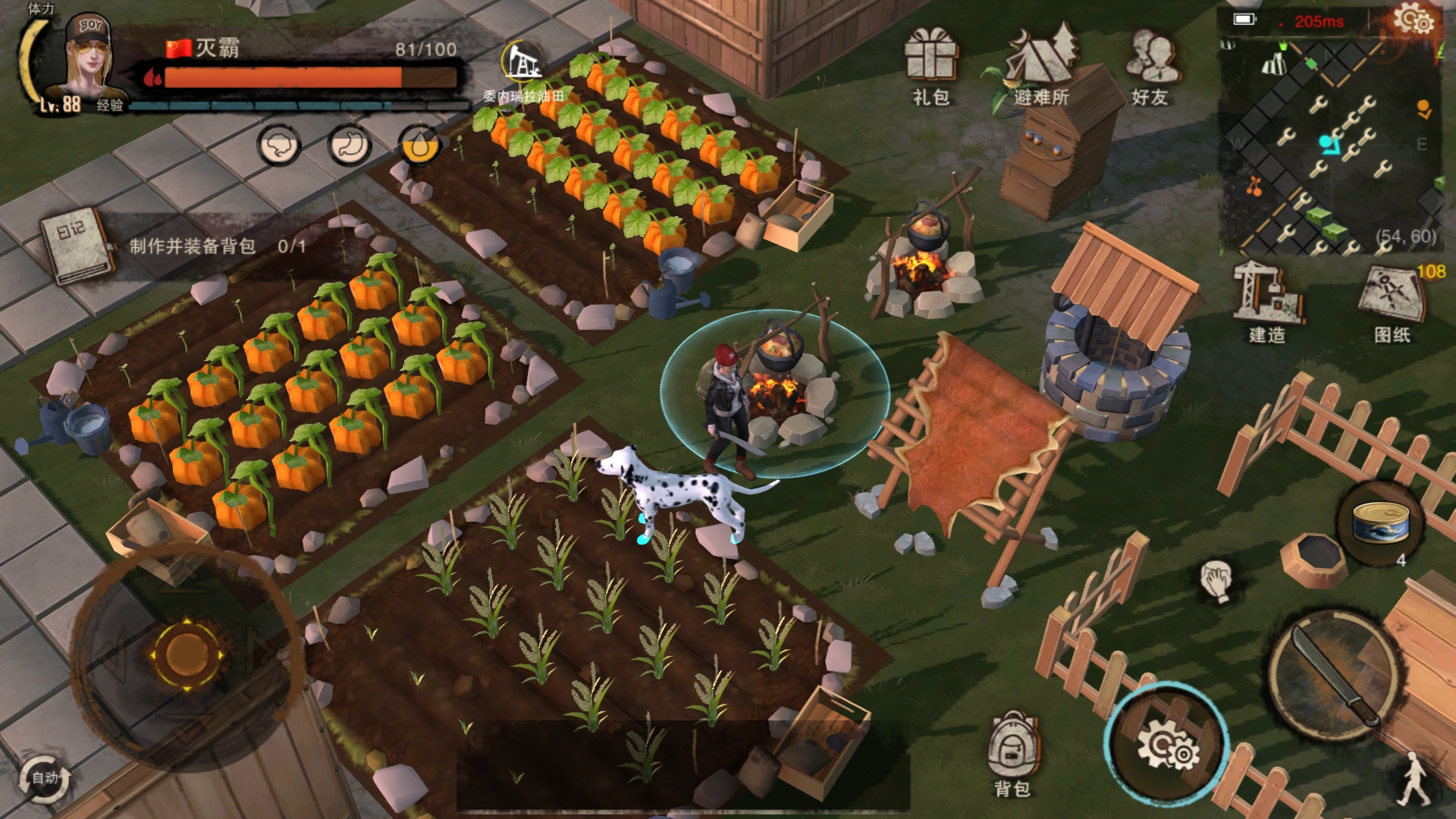This screenshot has width=1456, height=819.
Task: Open the settings gear in top corner
Action: point(1414,20)
